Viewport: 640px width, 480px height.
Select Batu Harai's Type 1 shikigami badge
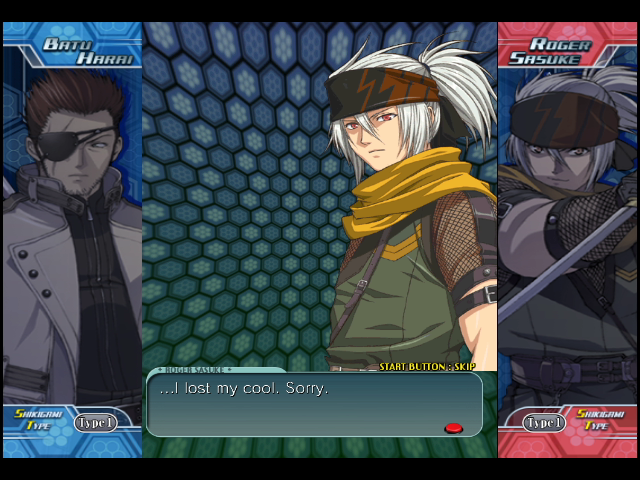tap(95, 422)
